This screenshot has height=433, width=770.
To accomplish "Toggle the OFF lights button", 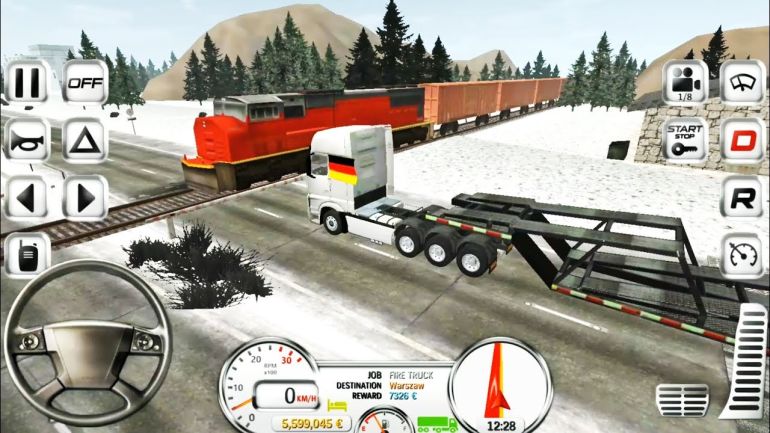I will click(85, 82).
